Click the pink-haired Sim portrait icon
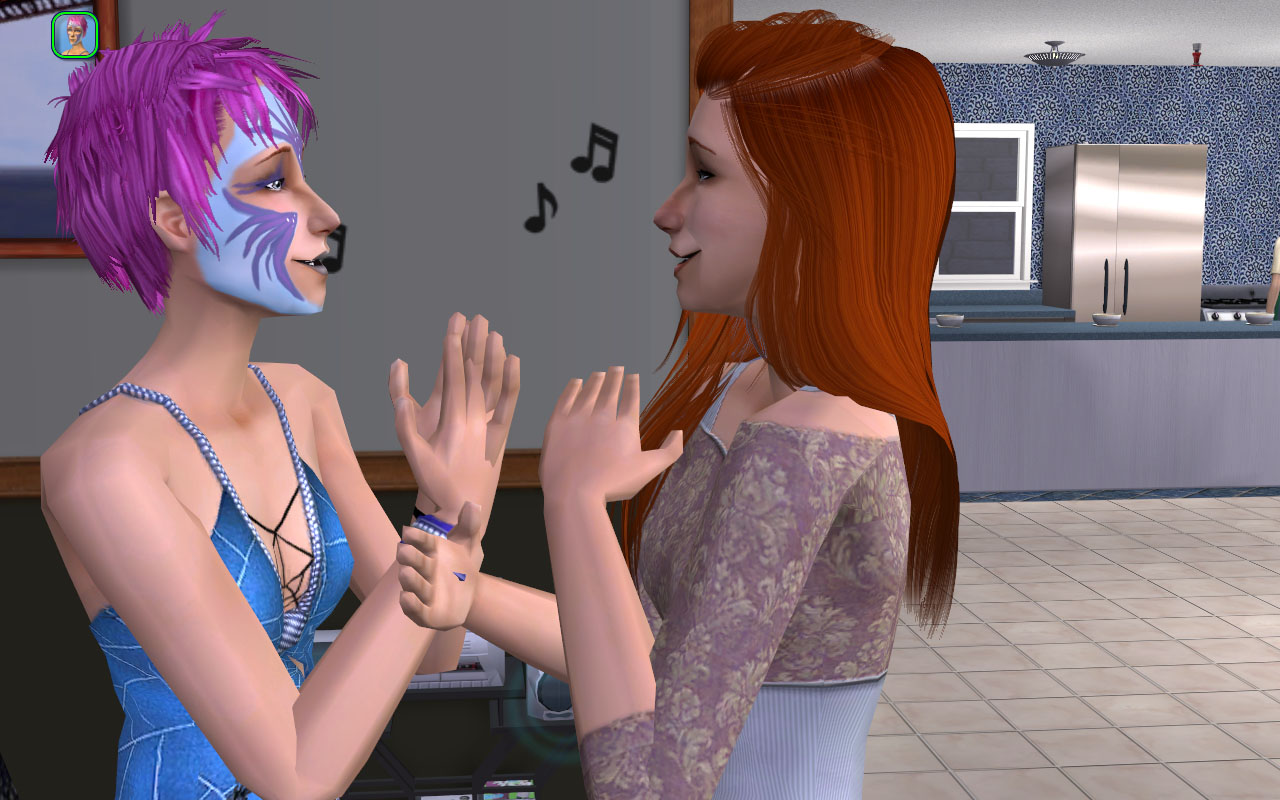The image size is (1280, 800). coord(75,35)
